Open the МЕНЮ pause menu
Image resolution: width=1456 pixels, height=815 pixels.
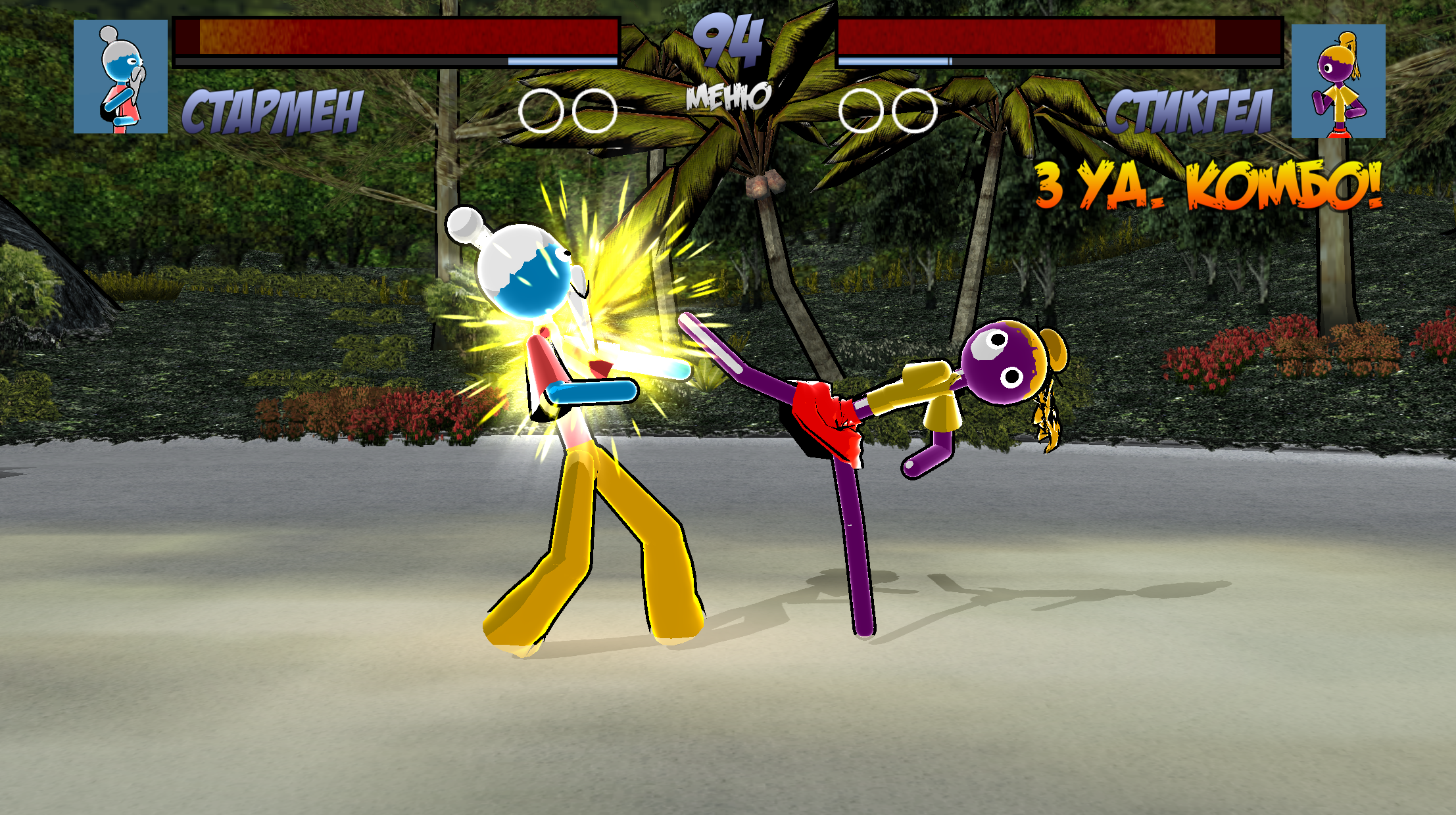click(727, 97)
